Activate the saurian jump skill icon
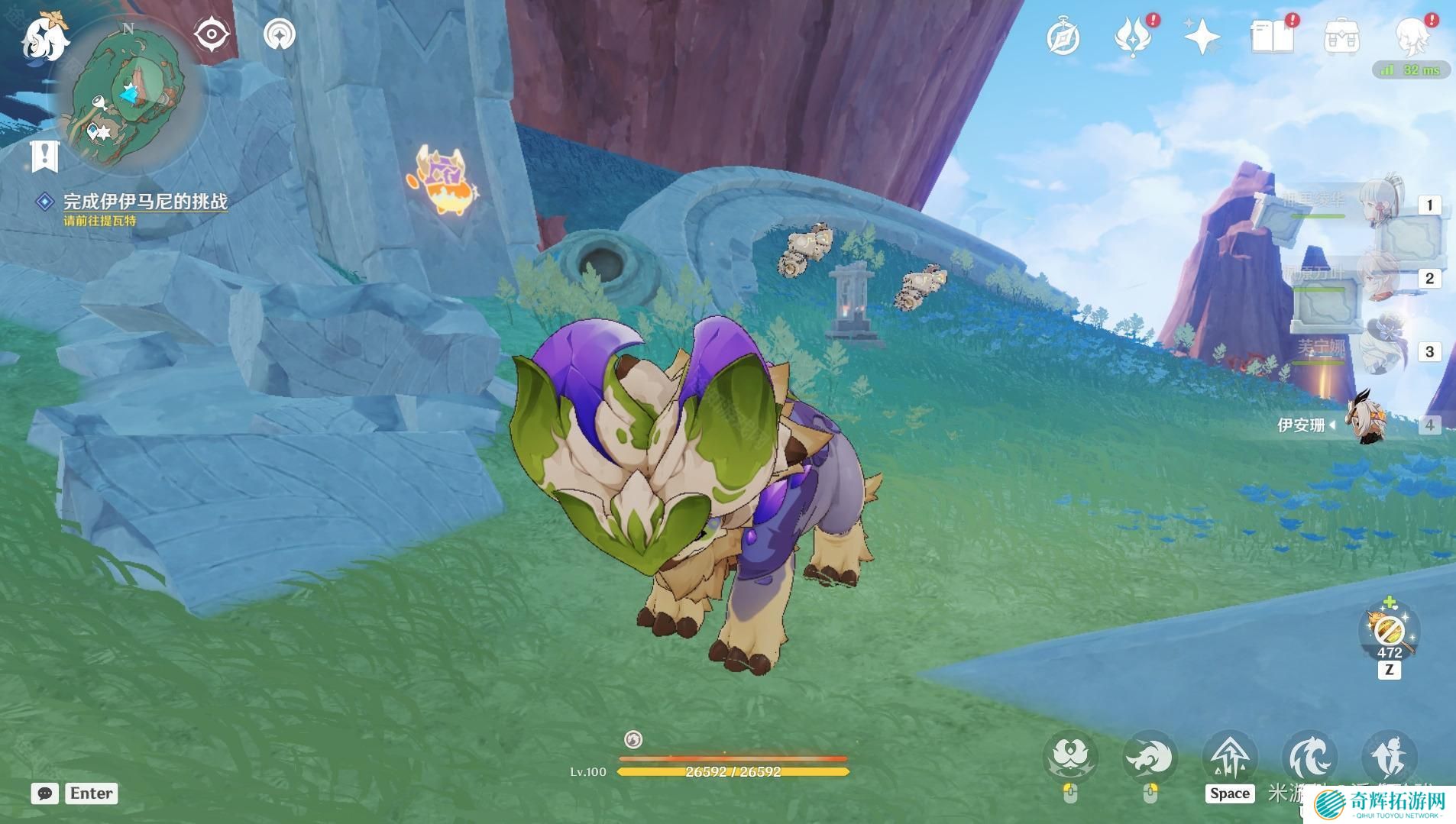 [x=1230, y=758]
